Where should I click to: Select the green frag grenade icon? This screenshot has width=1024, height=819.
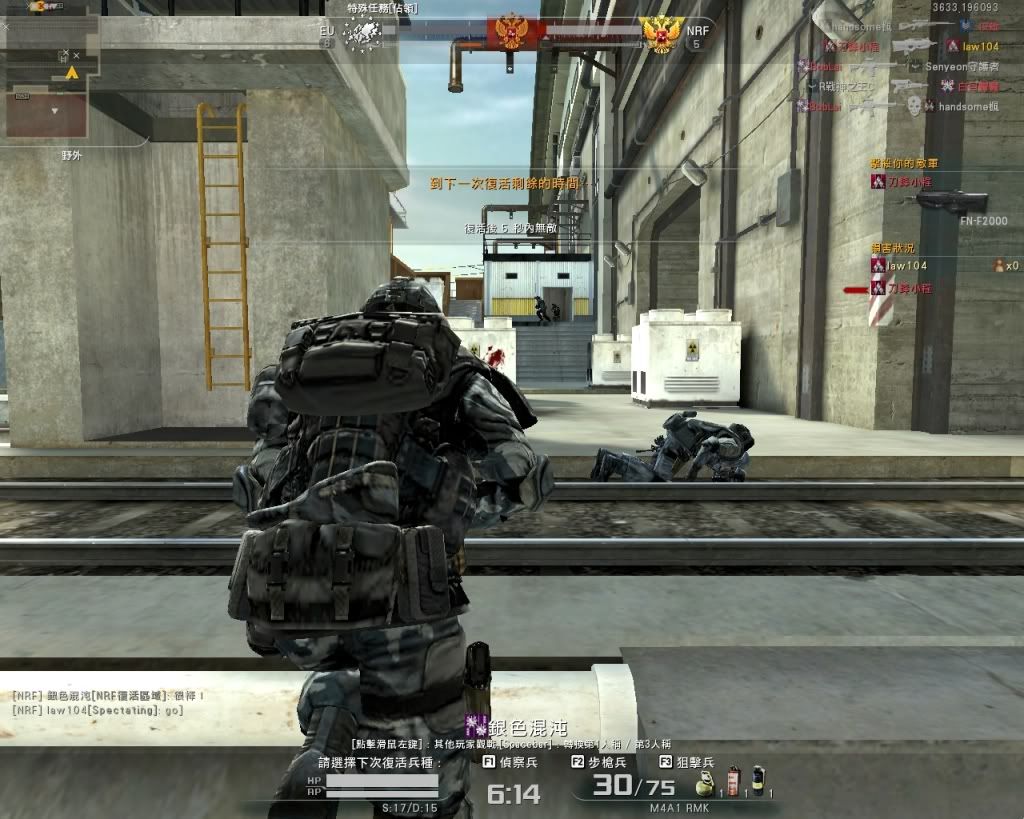(704, 782)
